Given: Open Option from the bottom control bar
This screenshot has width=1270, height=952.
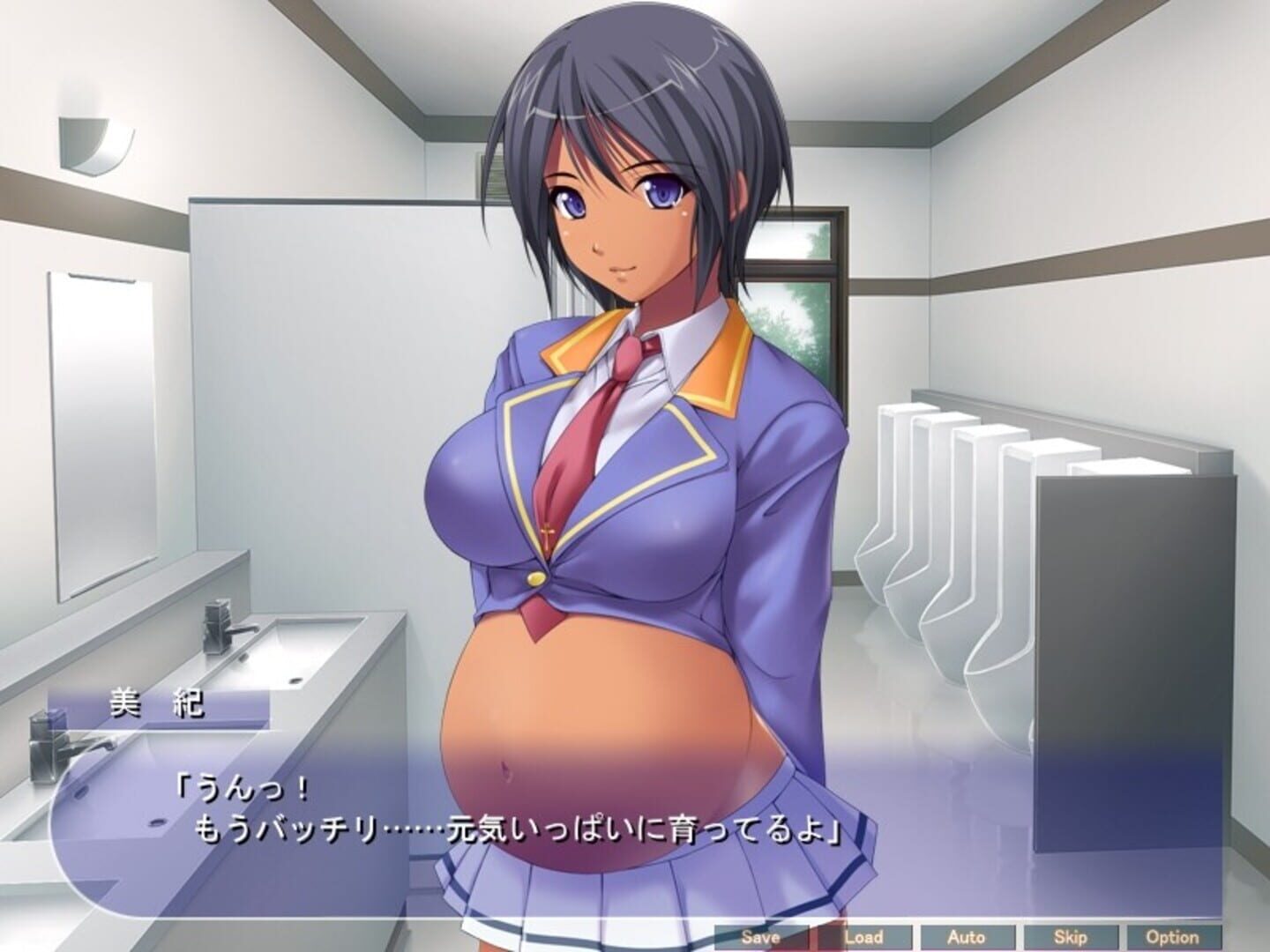Looking at the screenshot, I should (1170, 937).
